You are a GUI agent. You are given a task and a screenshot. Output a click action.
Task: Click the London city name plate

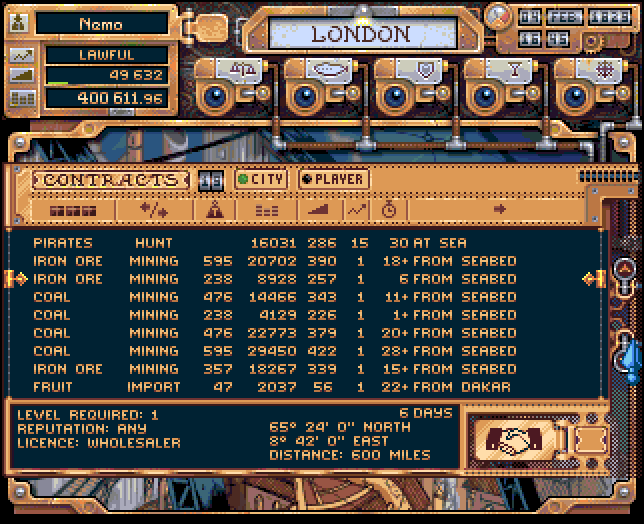click(360, 34)
